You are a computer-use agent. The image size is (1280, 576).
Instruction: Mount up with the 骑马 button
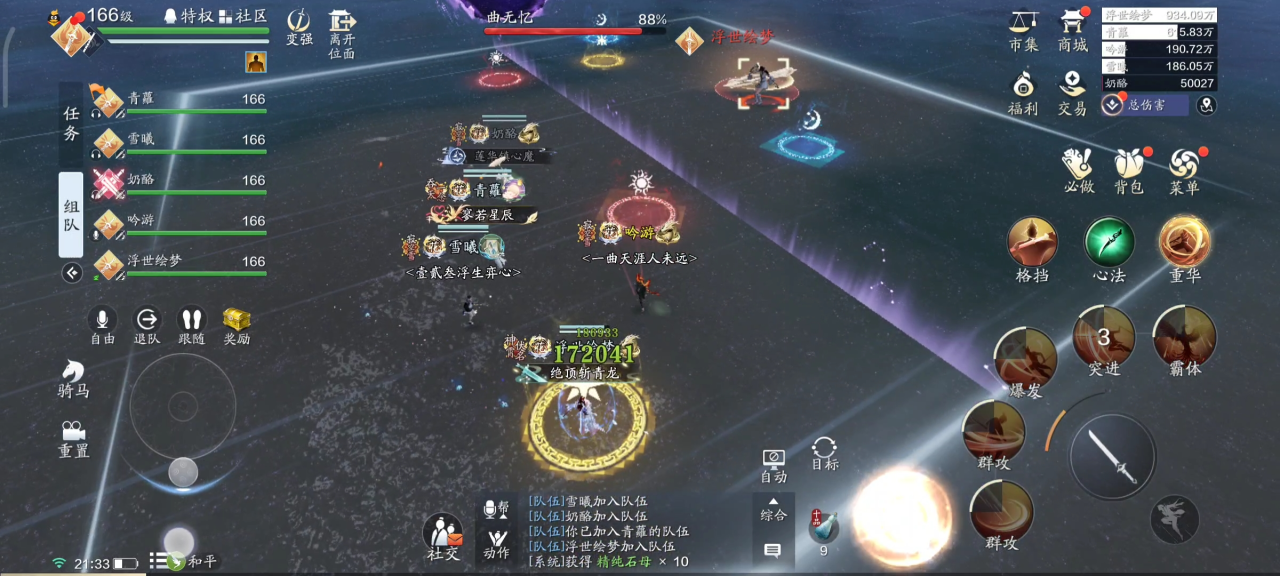73,378
